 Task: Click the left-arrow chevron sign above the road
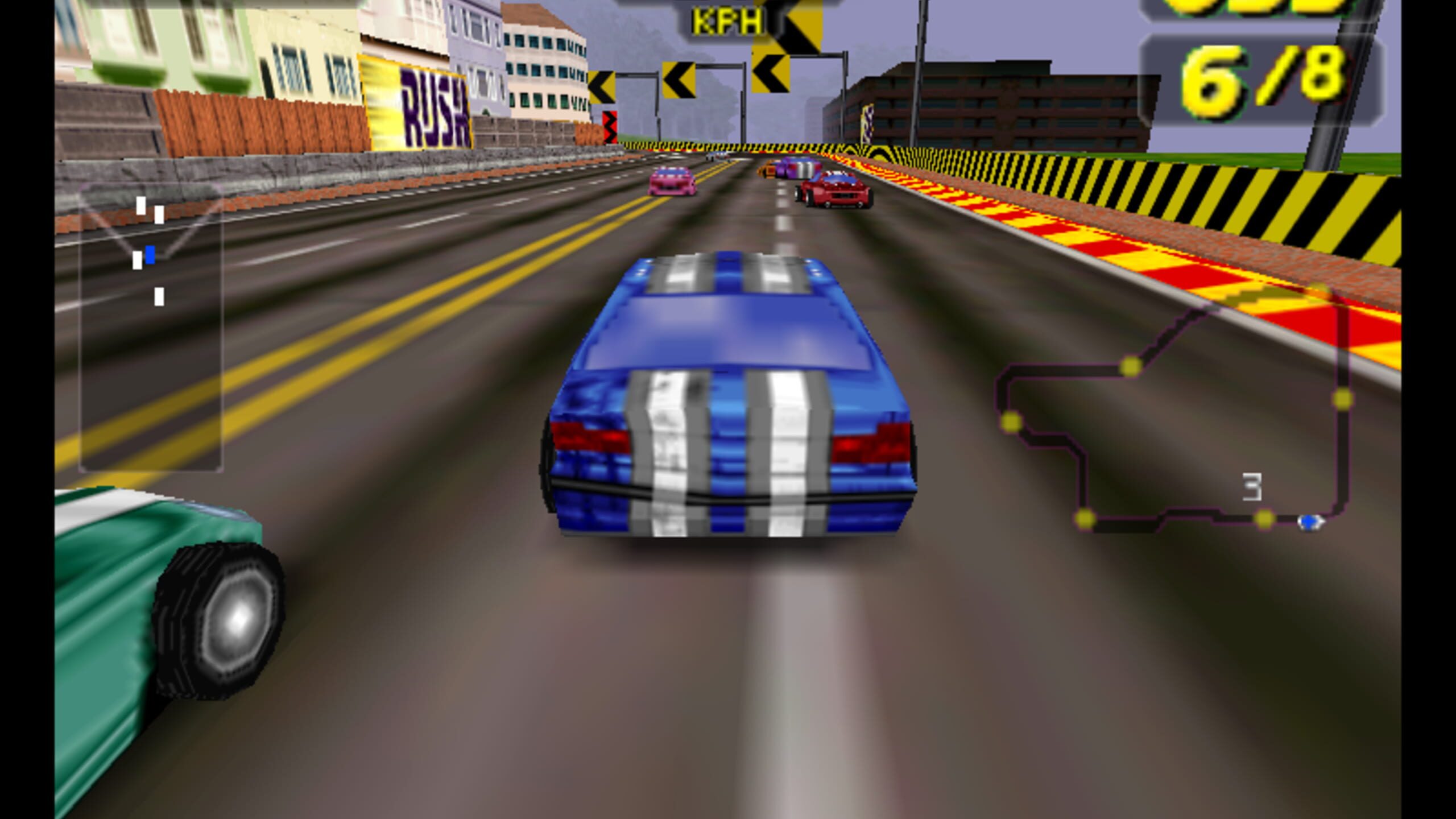679,80
